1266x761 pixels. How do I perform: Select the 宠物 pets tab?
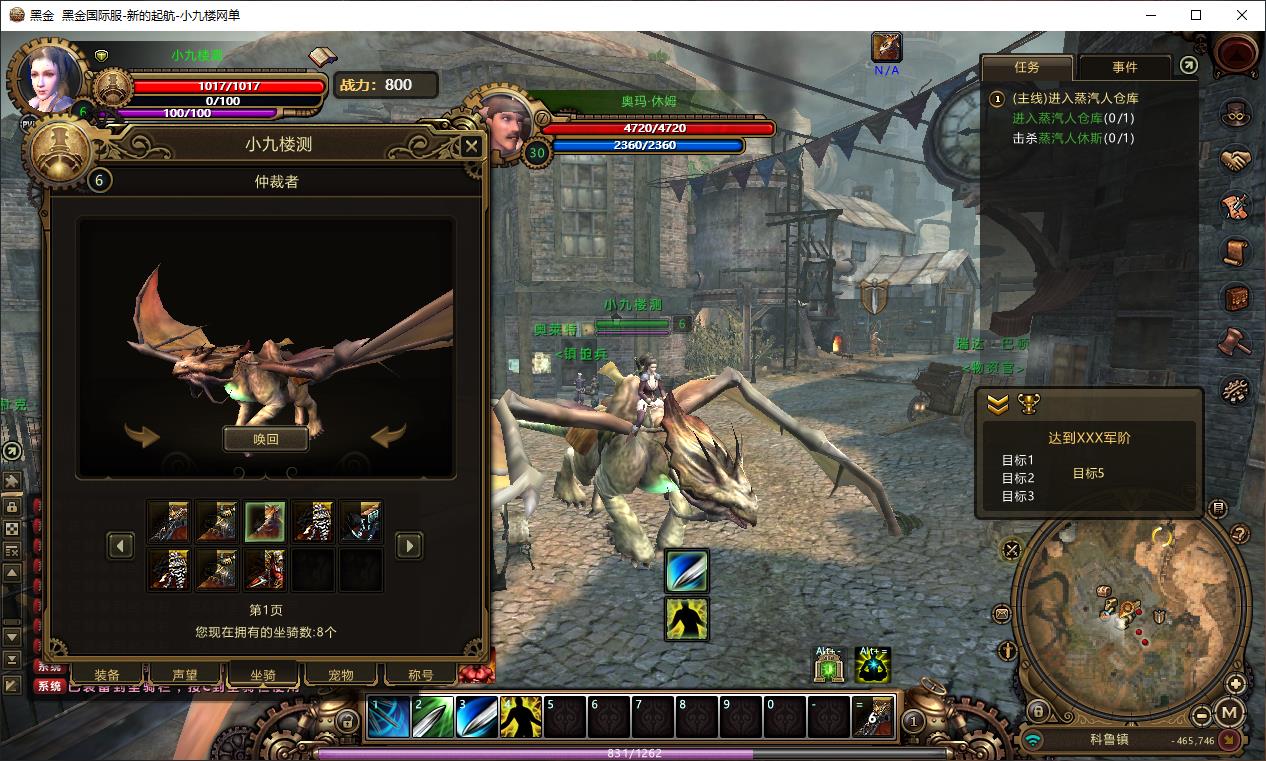coord(342,675)
